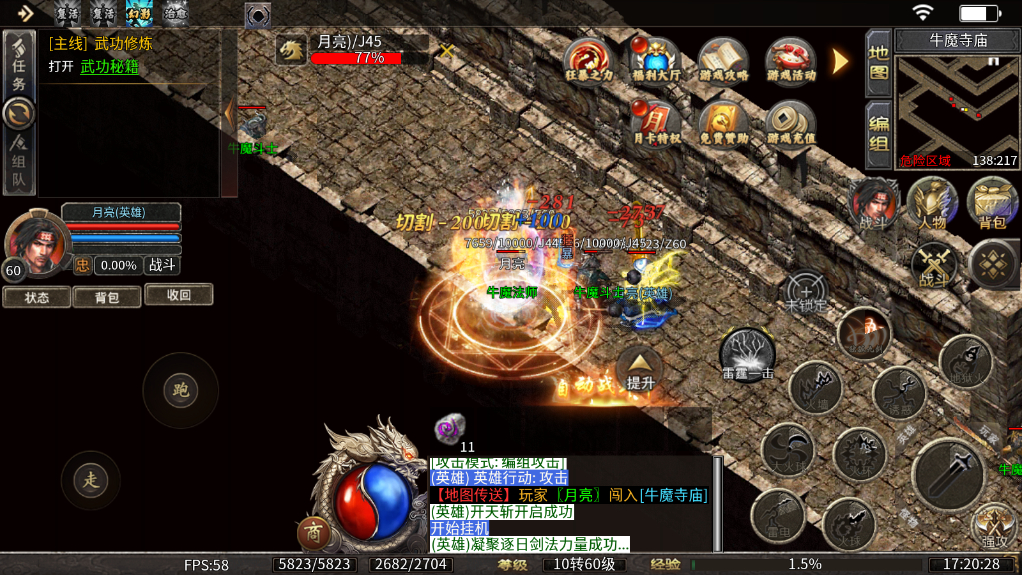Open the 人物 character sheet
This screenshot has height=575, width=1022.
tap(932, 204)
